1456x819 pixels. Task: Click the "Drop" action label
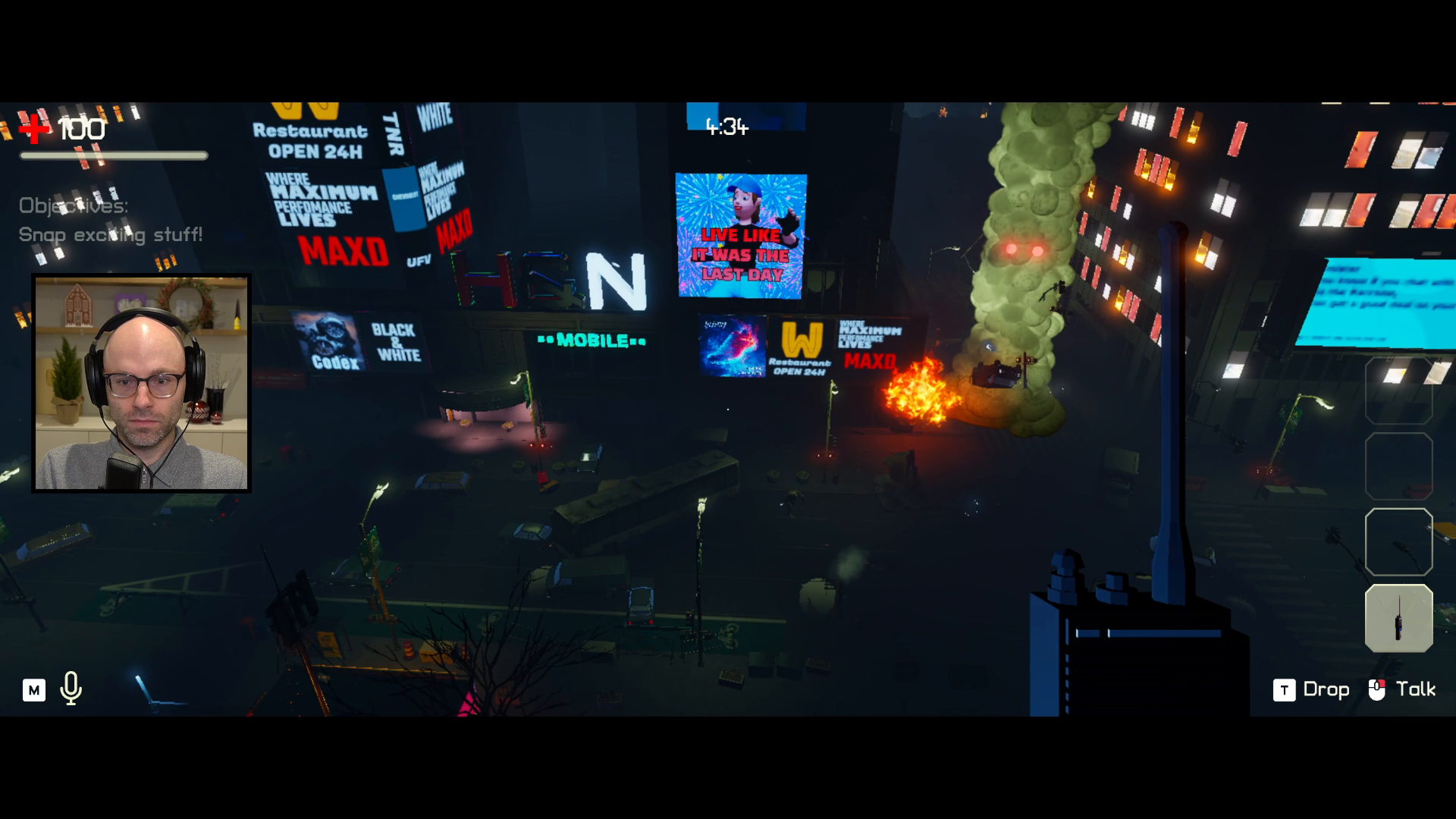pos(1326,689)
